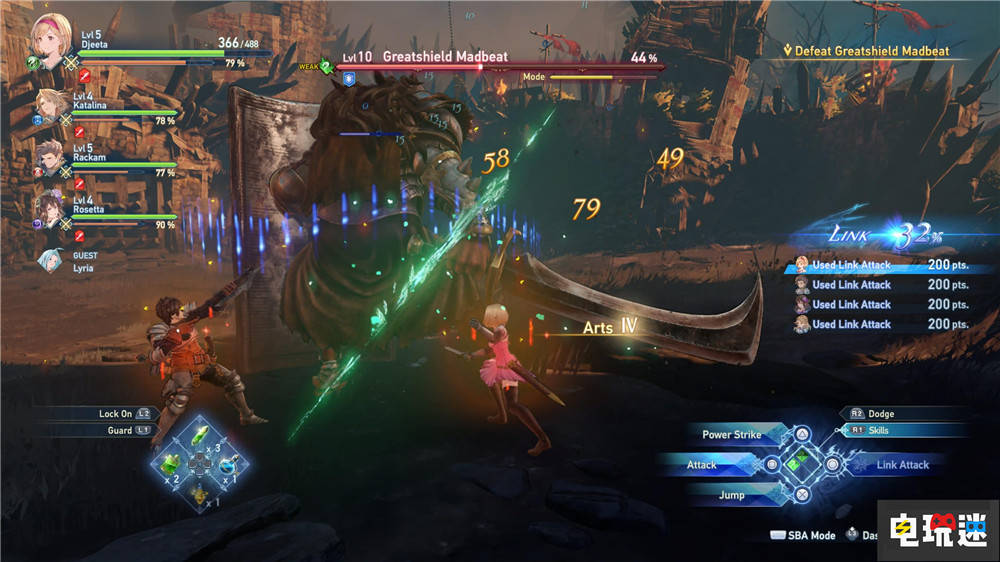This screenshot has height=562, width=1000.
Task: Select guest Lyria's portrait
Action: click(x=50, y=259)
